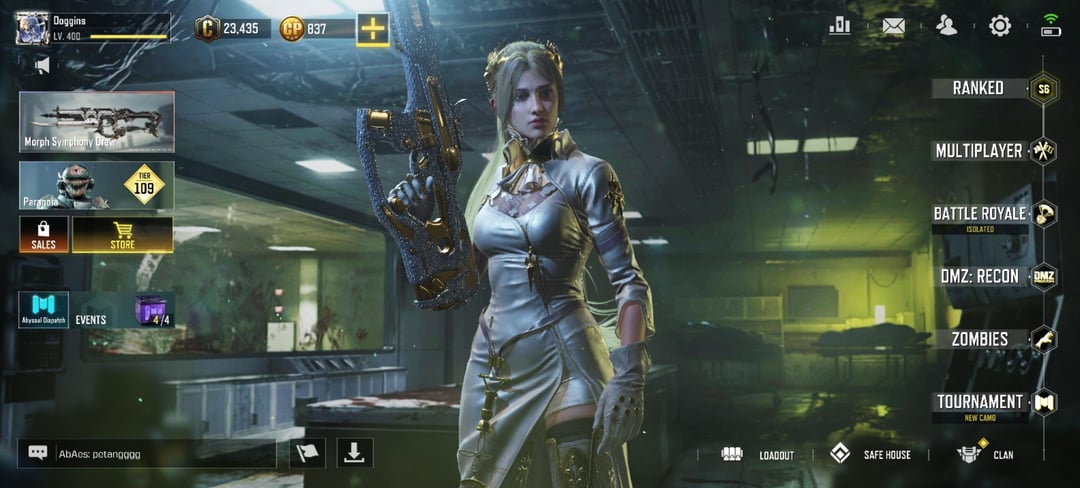View the Morph Symphony Draw banner
The height and width of the screenshot is (488, 1080).
[97, 122]
